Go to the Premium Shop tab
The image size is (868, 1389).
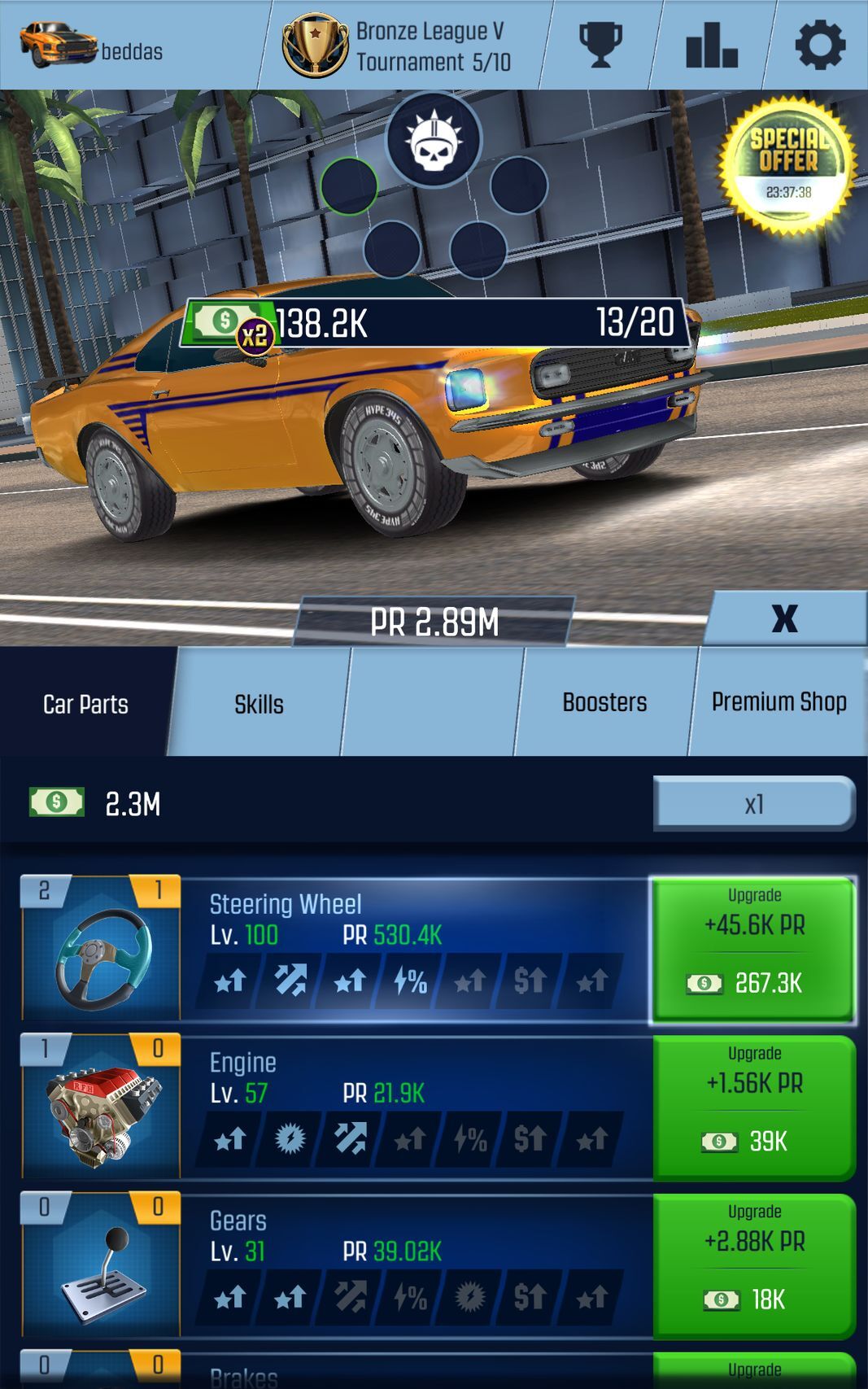779,702
